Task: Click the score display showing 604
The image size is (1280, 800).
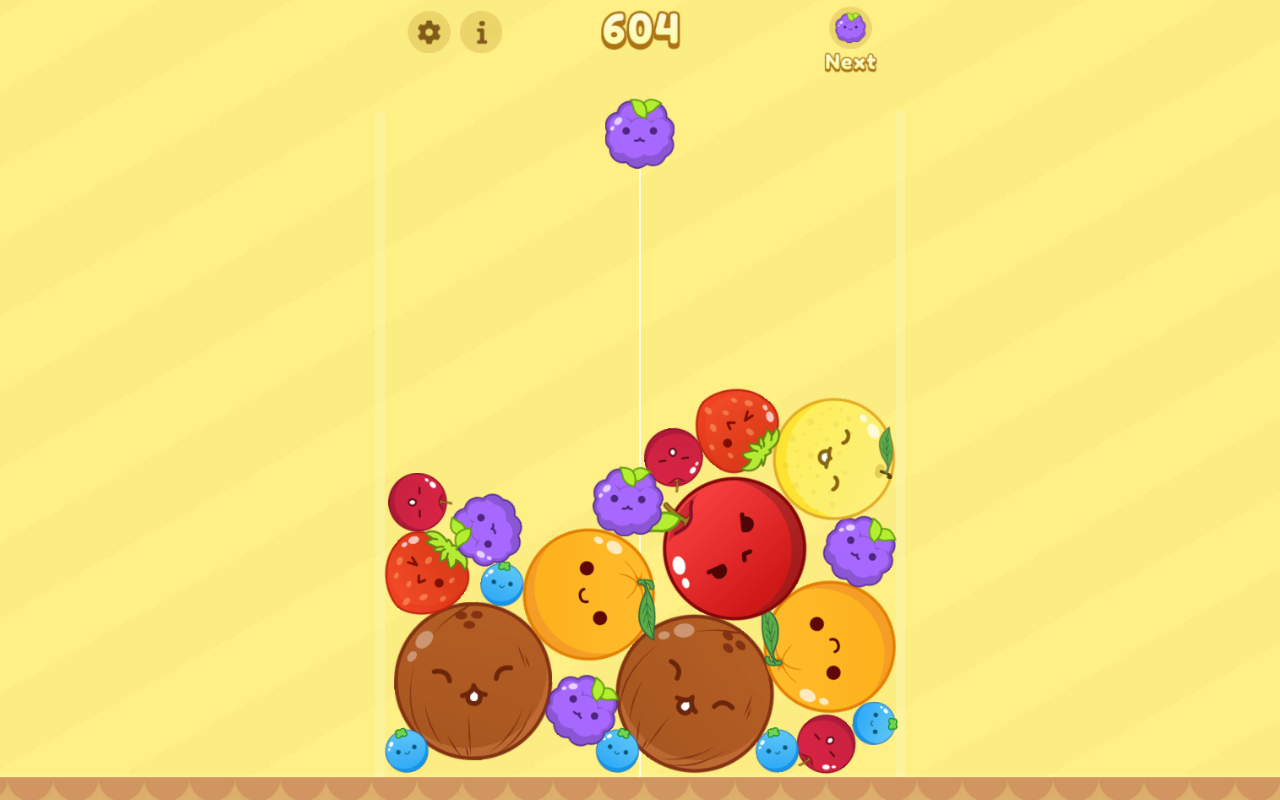Action: coord(640,30)
